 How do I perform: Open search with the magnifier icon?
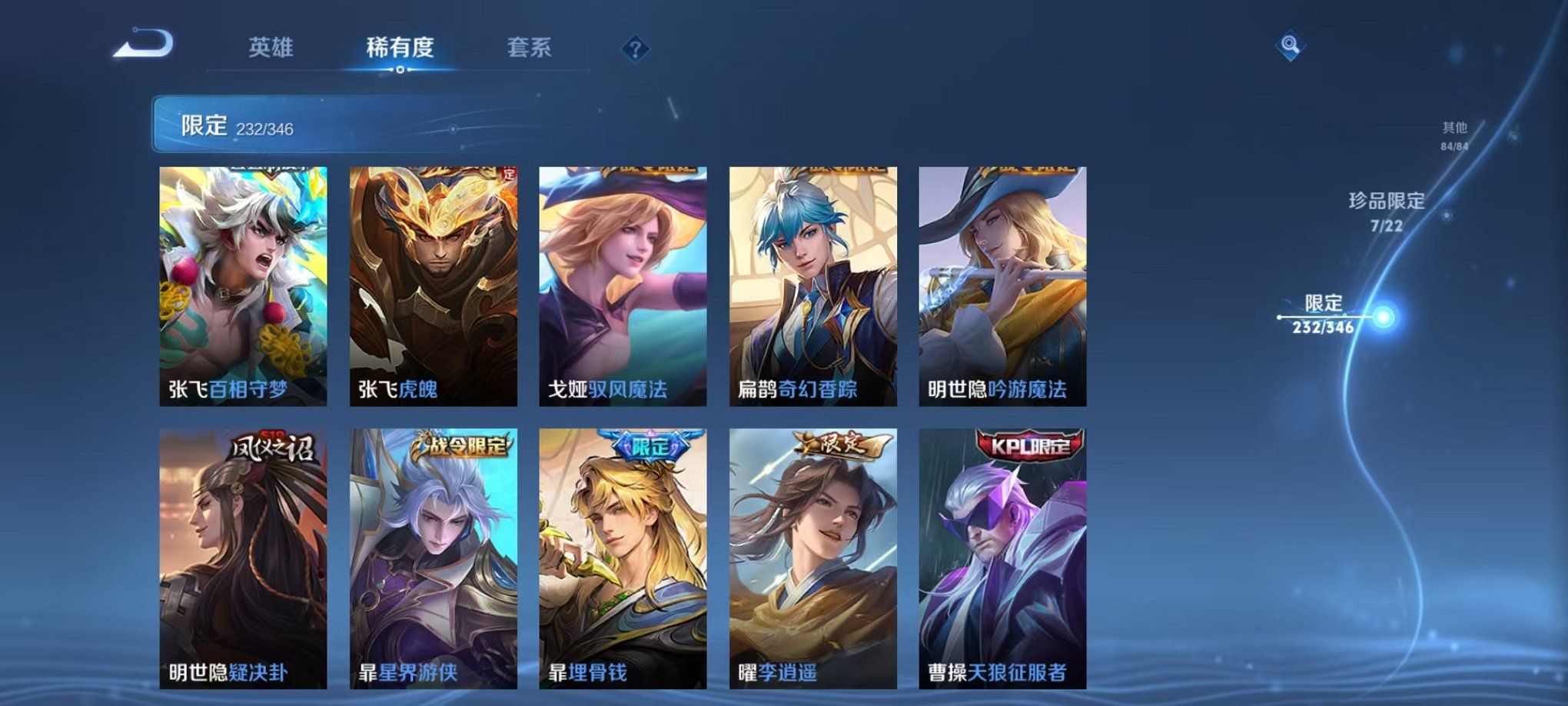[x=1291, y=44]
